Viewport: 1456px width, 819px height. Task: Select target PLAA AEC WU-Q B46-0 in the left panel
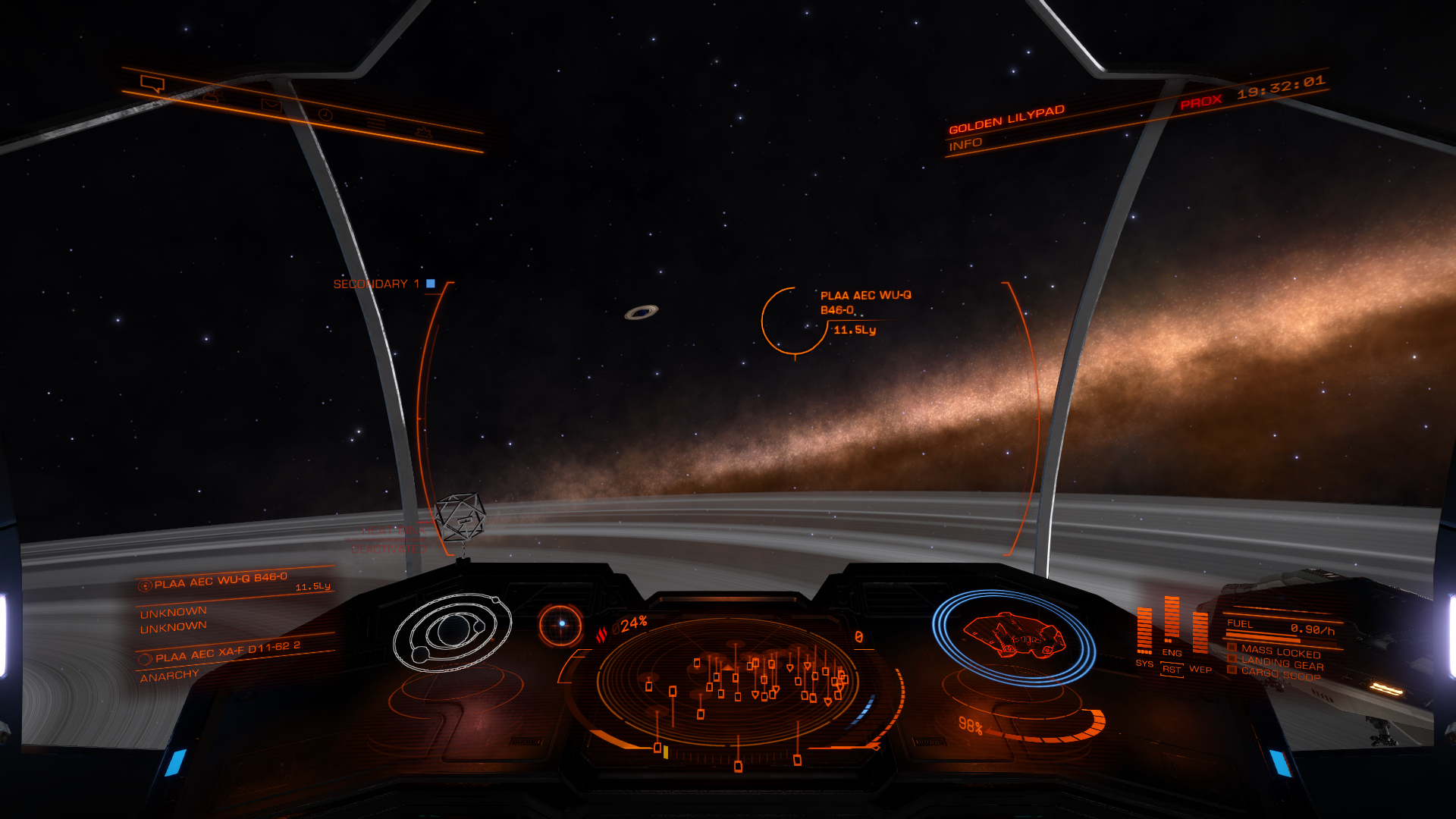point(220,582)
